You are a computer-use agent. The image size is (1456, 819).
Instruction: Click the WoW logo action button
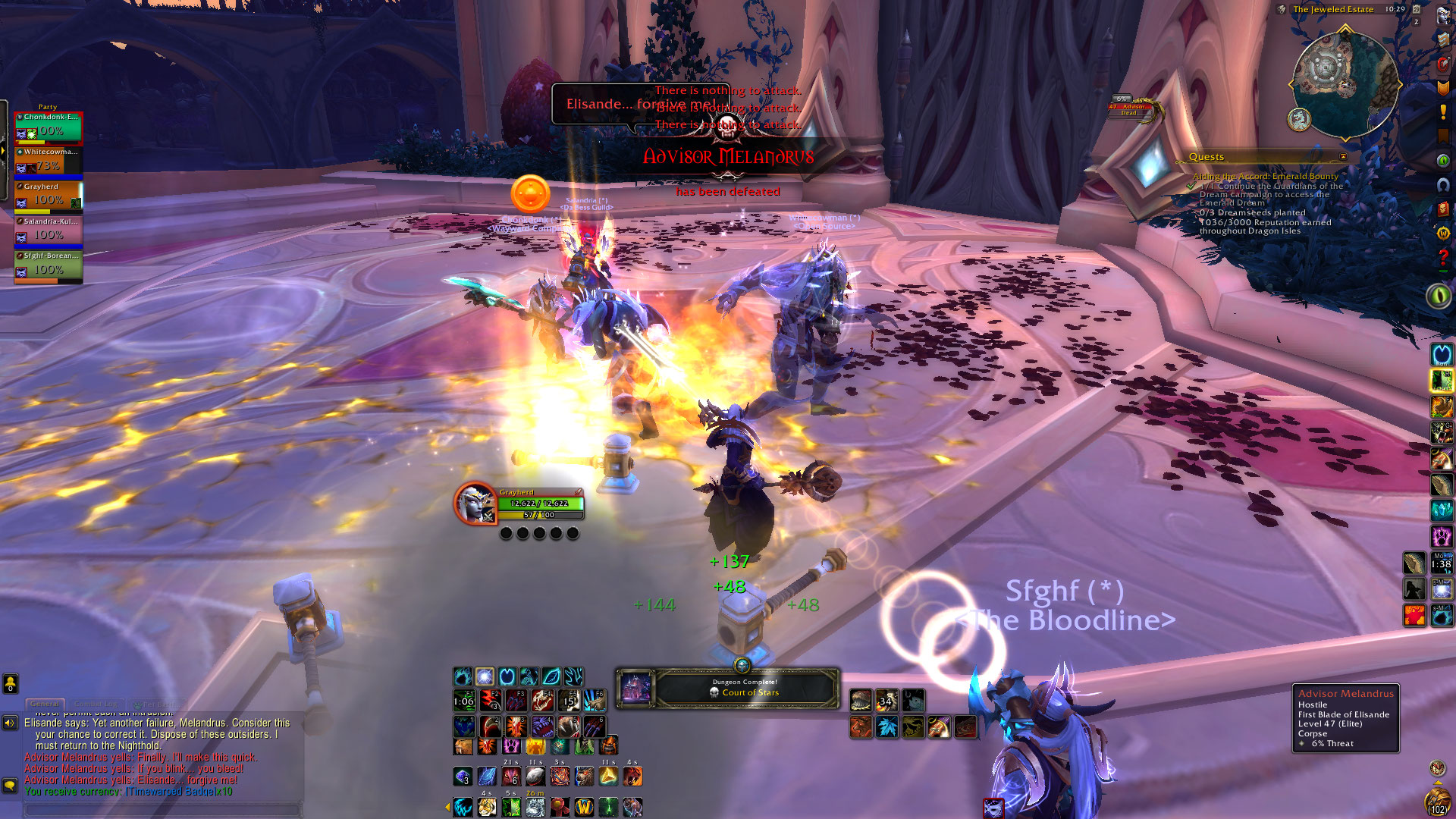[584, 807]
